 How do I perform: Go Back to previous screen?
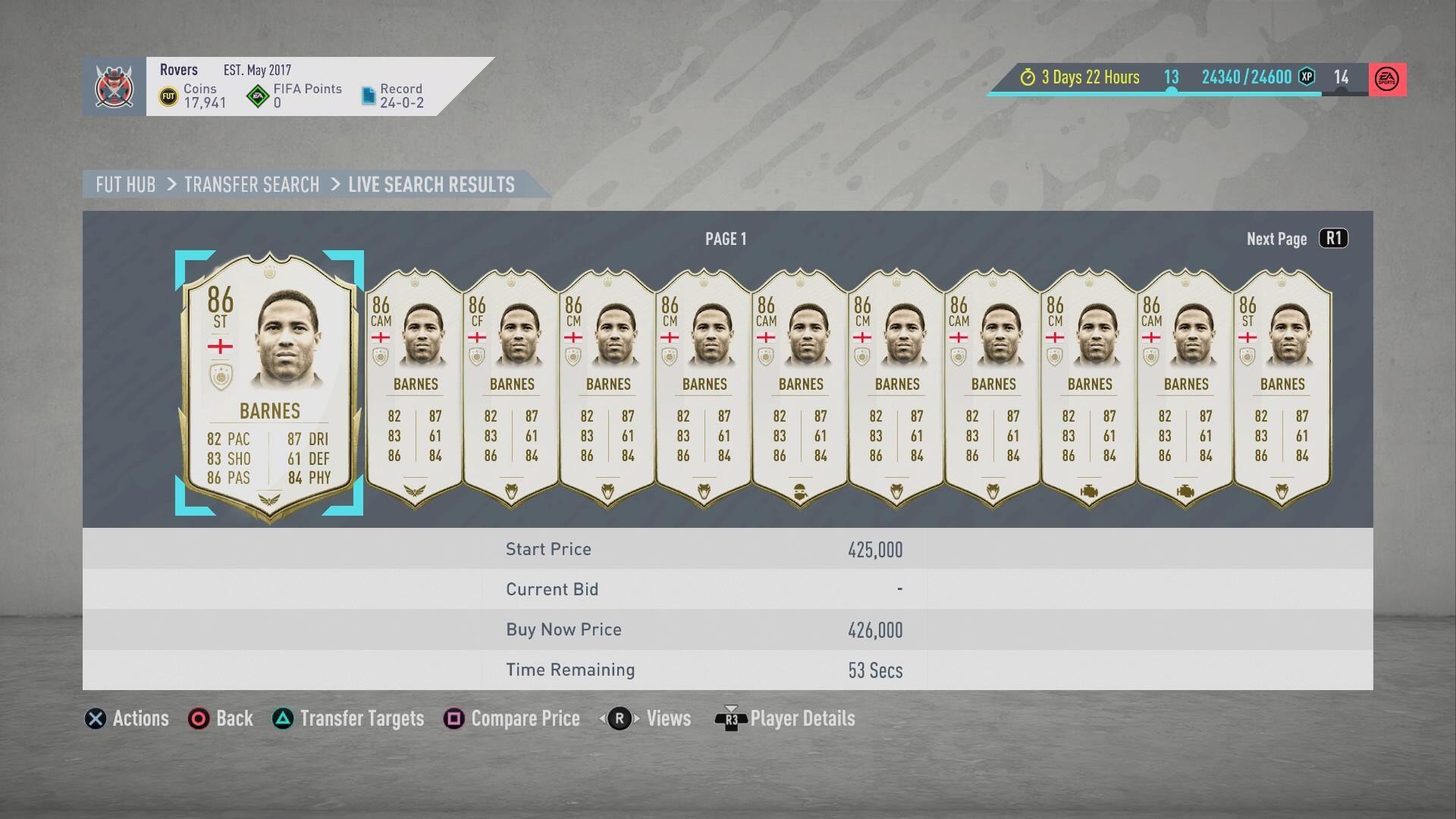(x=221, y=719)
